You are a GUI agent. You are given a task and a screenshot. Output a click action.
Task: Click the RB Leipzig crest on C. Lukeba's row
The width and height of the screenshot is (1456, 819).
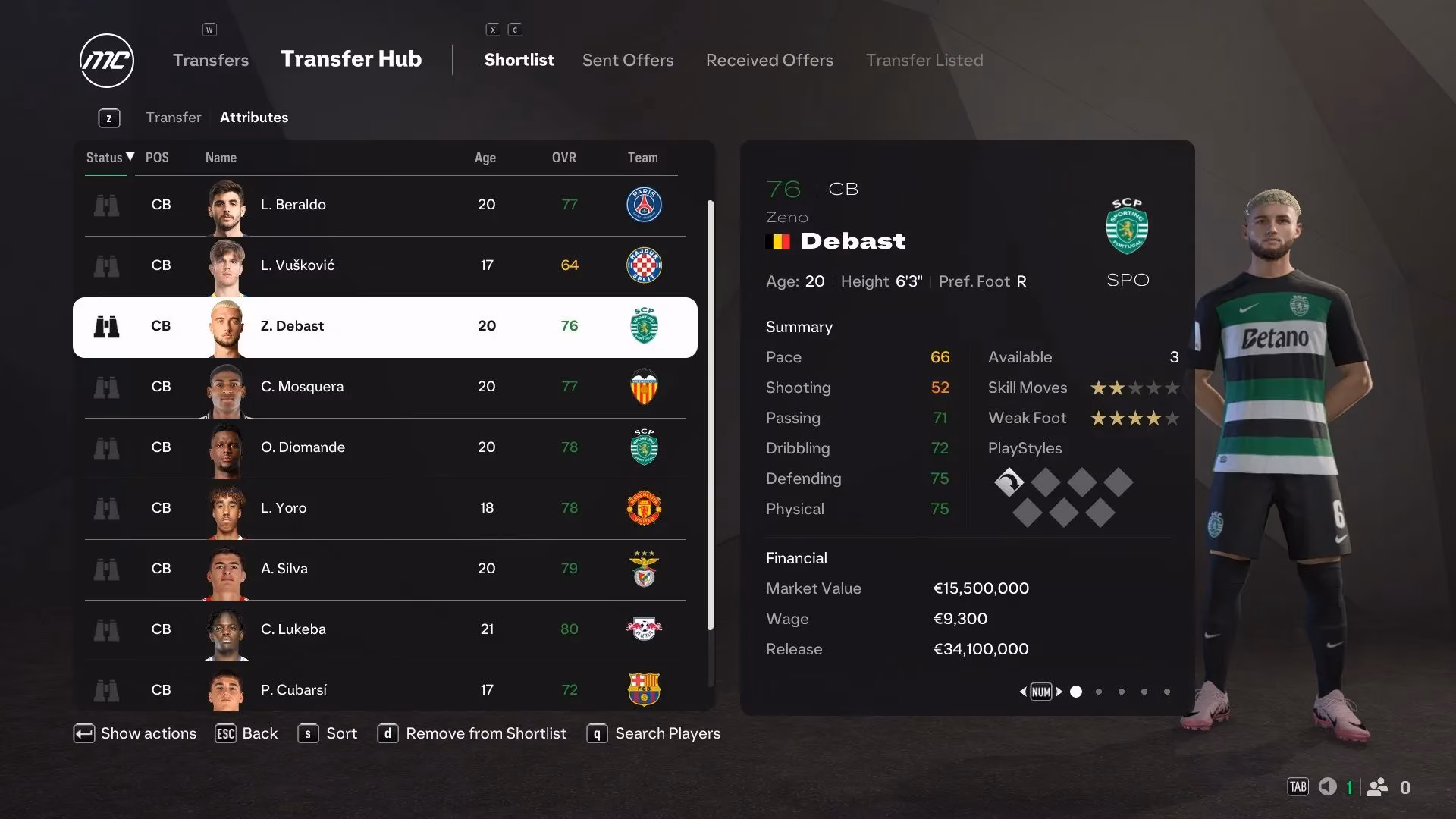(642, 629)
